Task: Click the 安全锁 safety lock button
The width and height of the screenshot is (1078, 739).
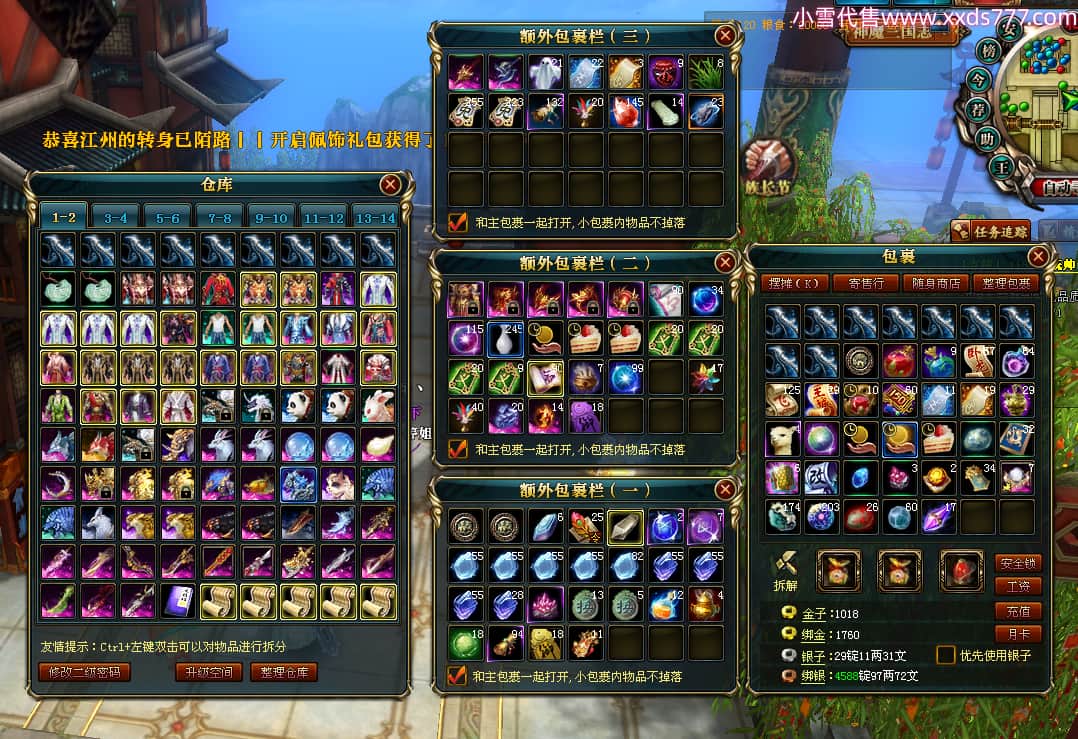Action: [x=1018, y=563]
